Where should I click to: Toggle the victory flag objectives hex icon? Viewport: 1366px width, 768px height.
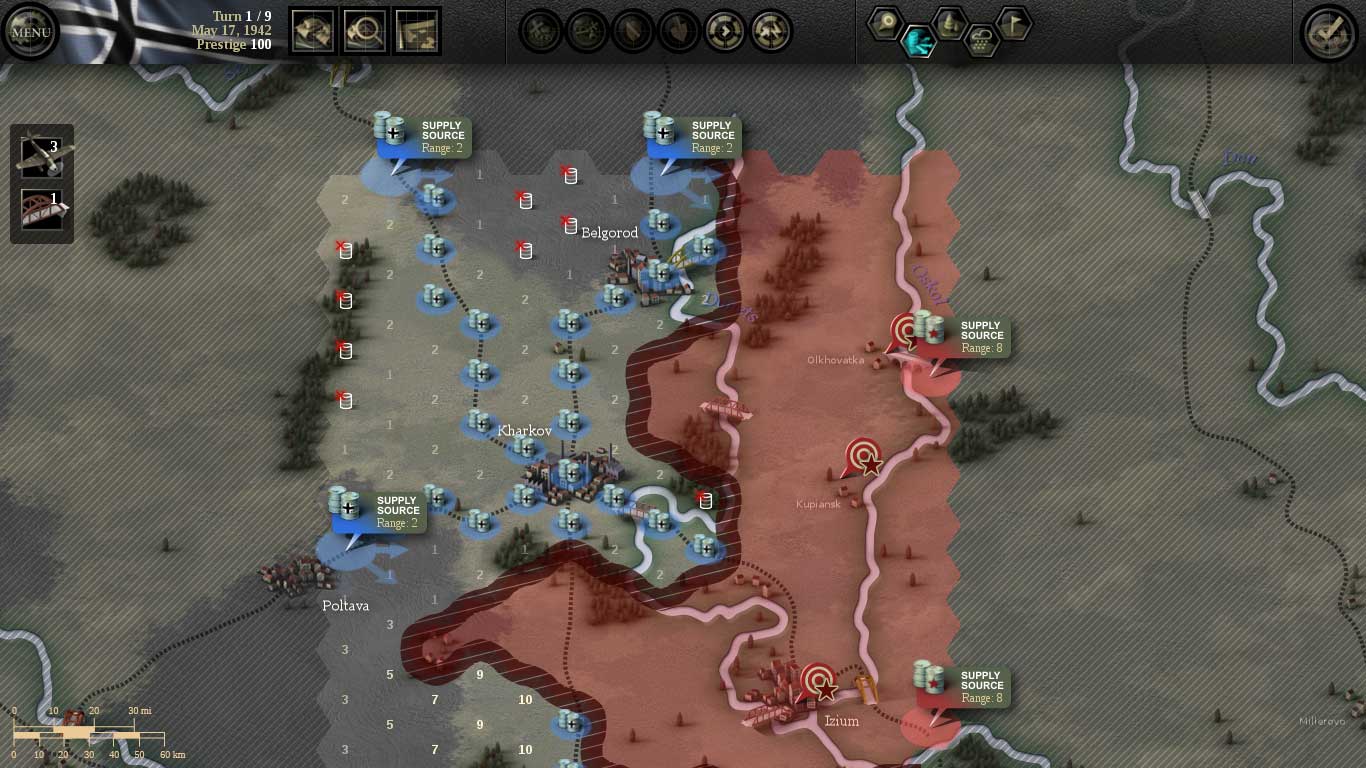click(1013, 24)
